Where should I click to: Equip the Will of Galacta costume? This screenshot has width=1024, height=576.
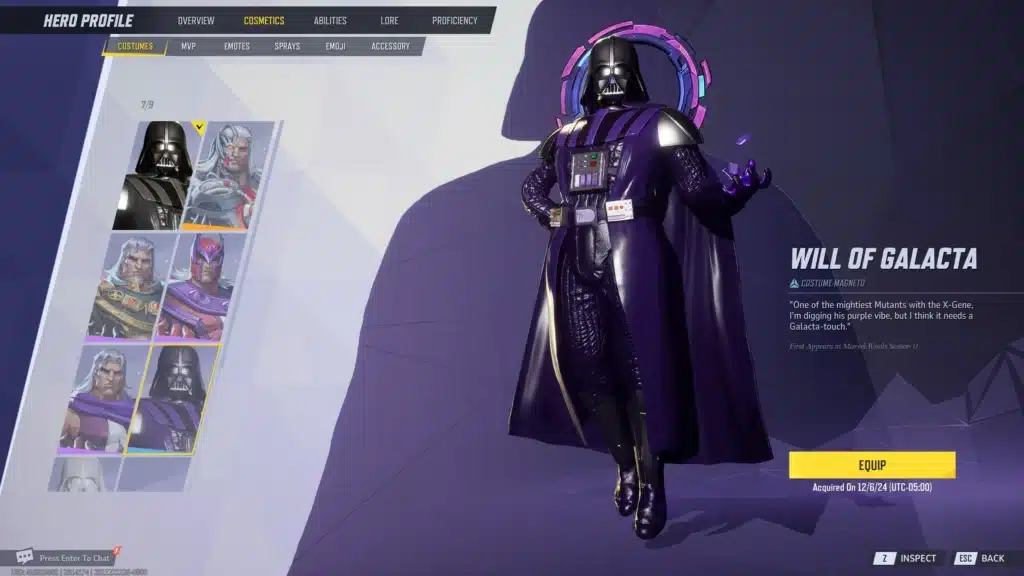click(872, 465)
